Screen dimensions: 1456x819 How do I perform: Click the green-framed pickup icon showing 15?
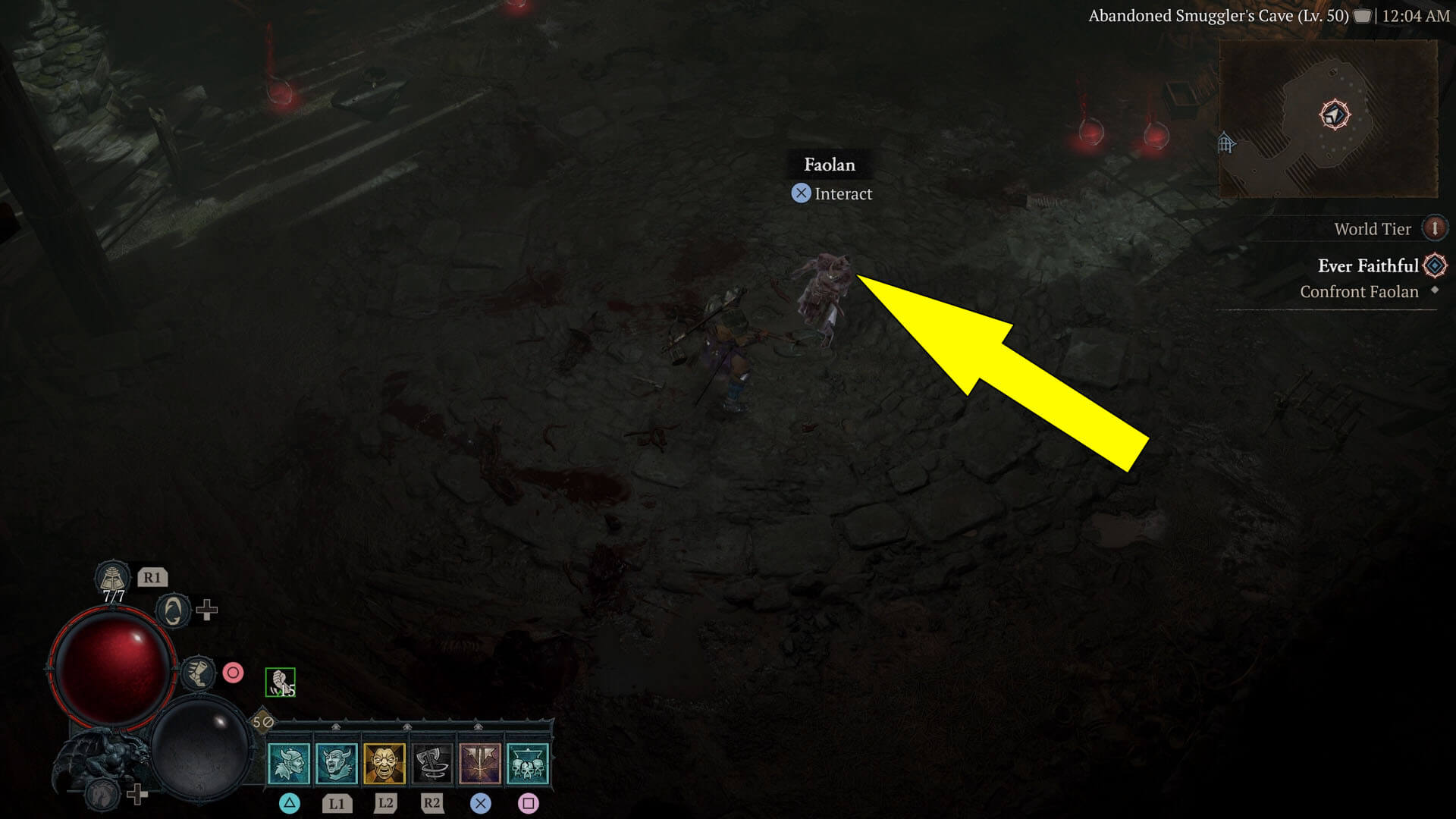point(281,681)
